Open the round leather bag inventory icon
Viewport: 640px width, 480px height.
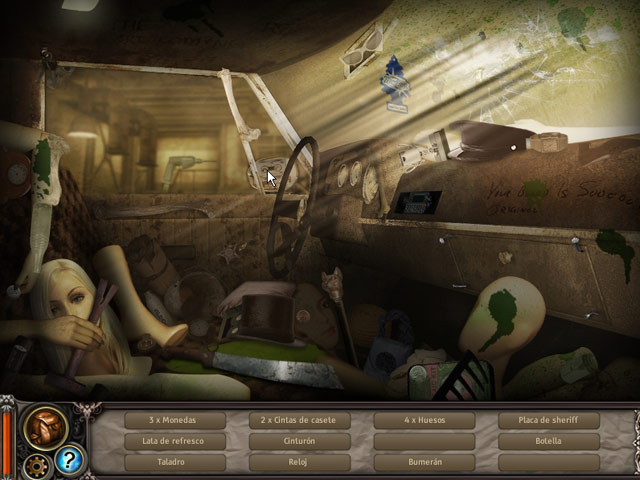pyautogui.click(x=45, y=426)
